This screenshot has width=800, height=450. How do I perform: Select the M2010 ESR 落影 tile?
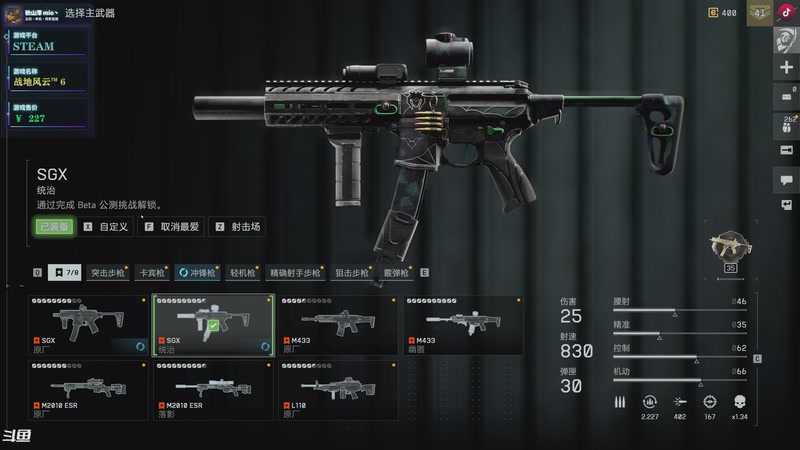tap(213, 391)
